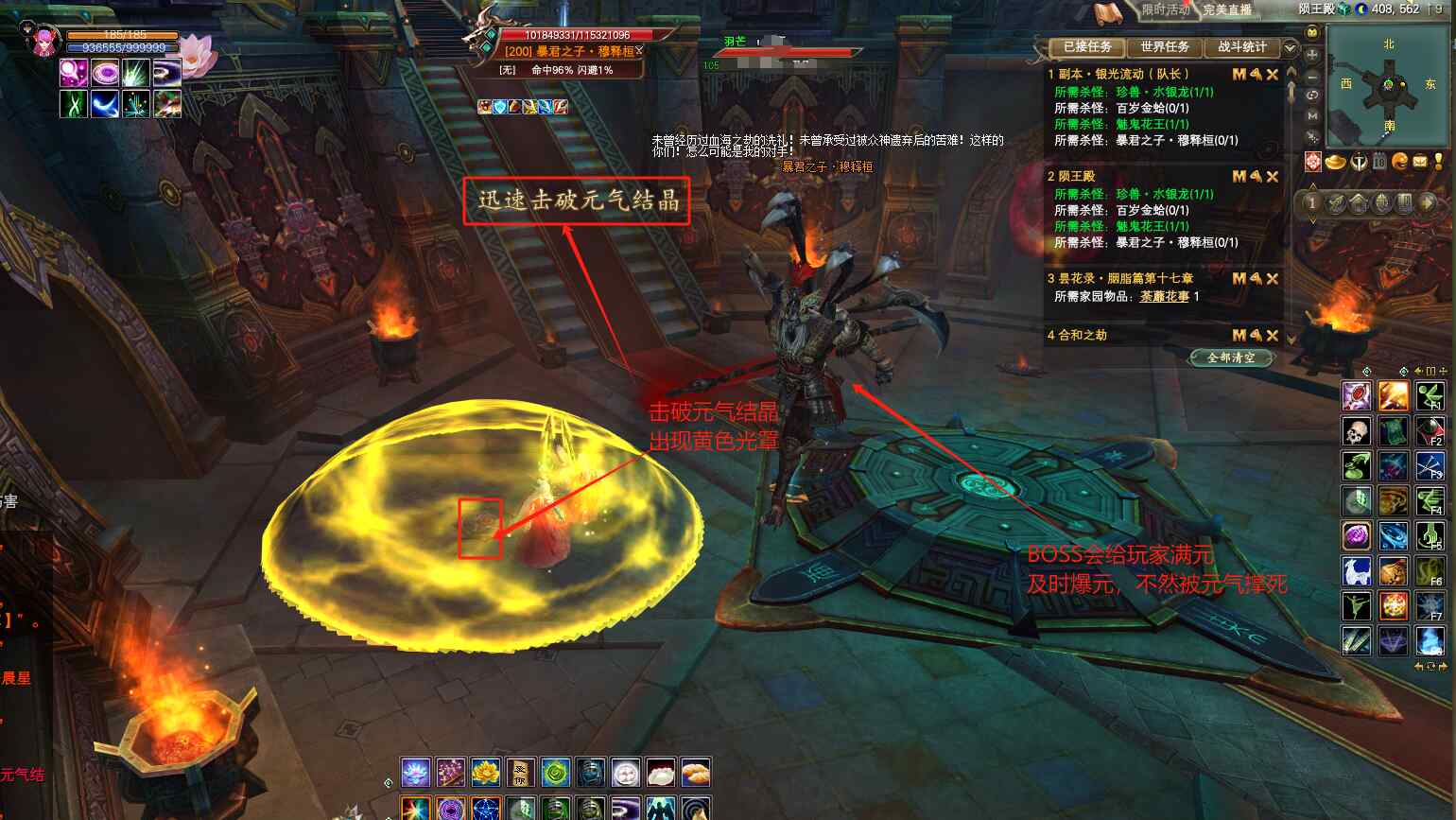
Task: Click the player's pink-haired portrait
Action: (x=44, y=42)
